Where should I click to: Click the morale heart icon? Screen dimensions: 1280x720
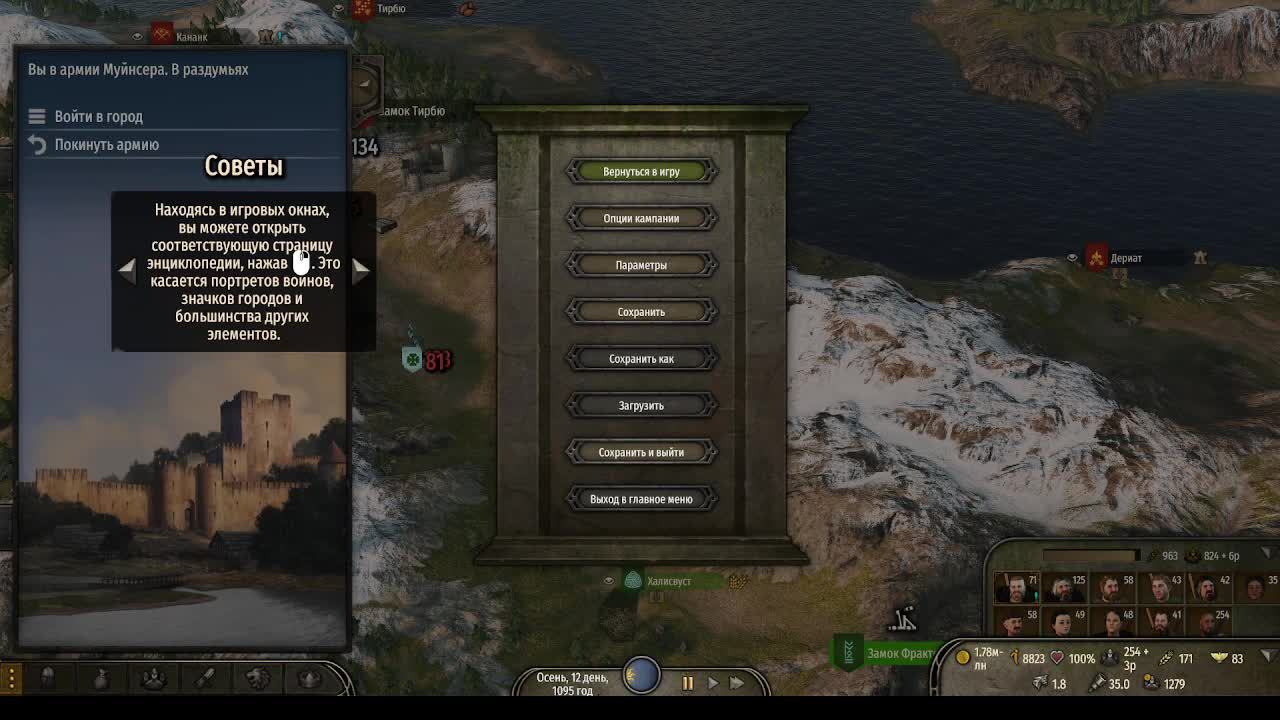pyautogui.click(x=1057, y=657)
